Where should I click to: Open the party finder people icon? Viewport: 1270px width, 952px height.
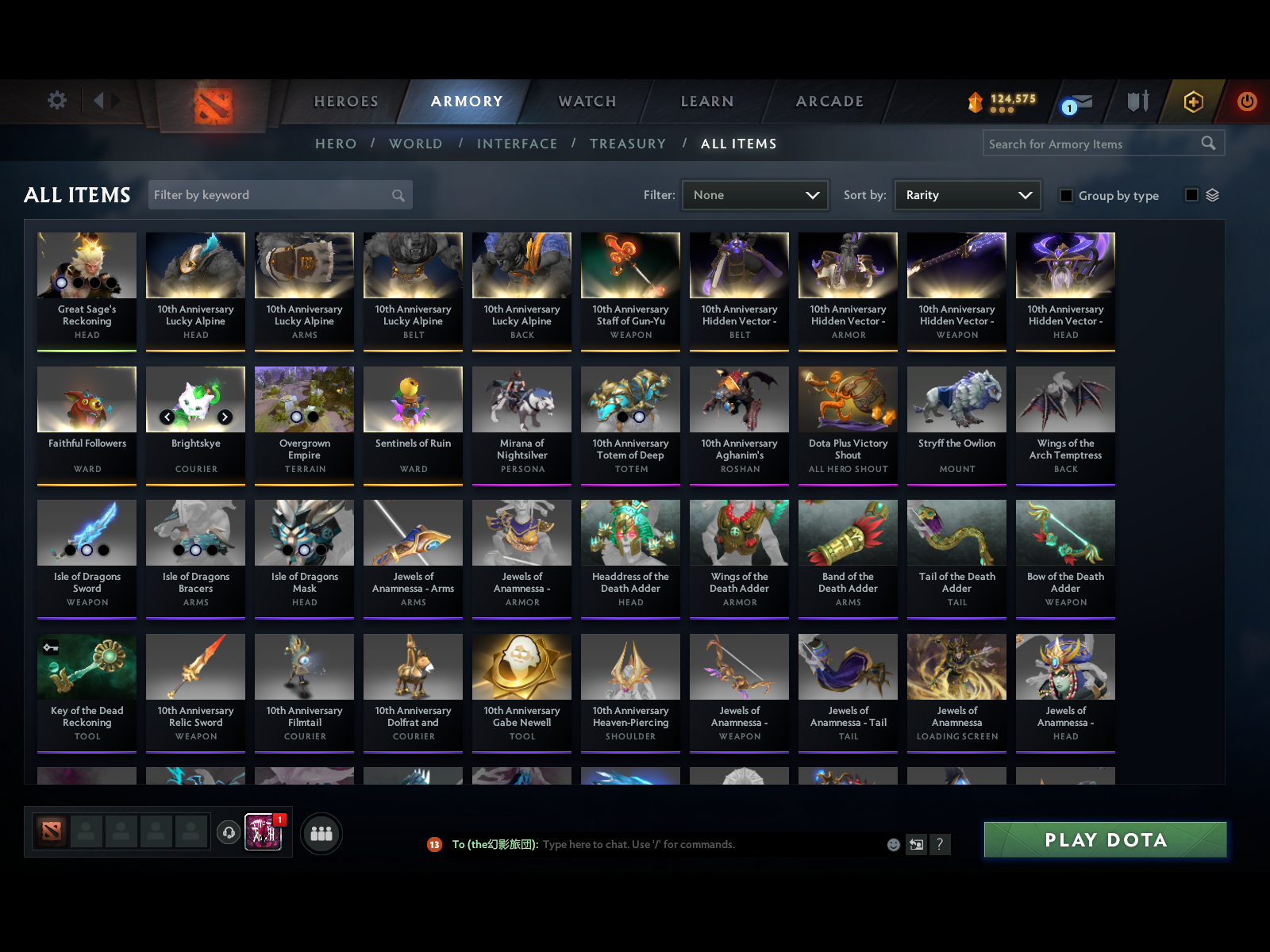321,834
